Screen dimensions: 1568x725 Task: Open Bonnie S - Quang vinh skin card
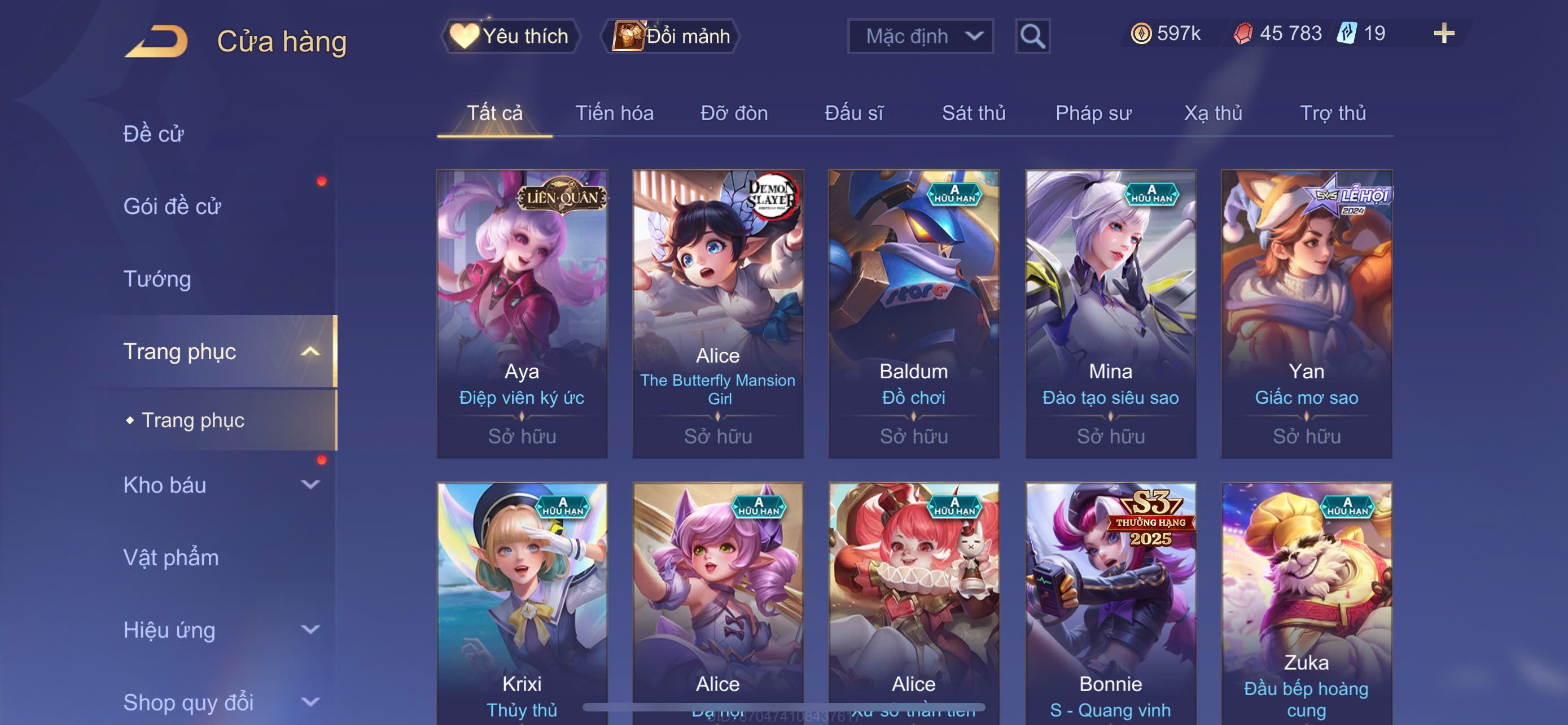(1110, 602)
